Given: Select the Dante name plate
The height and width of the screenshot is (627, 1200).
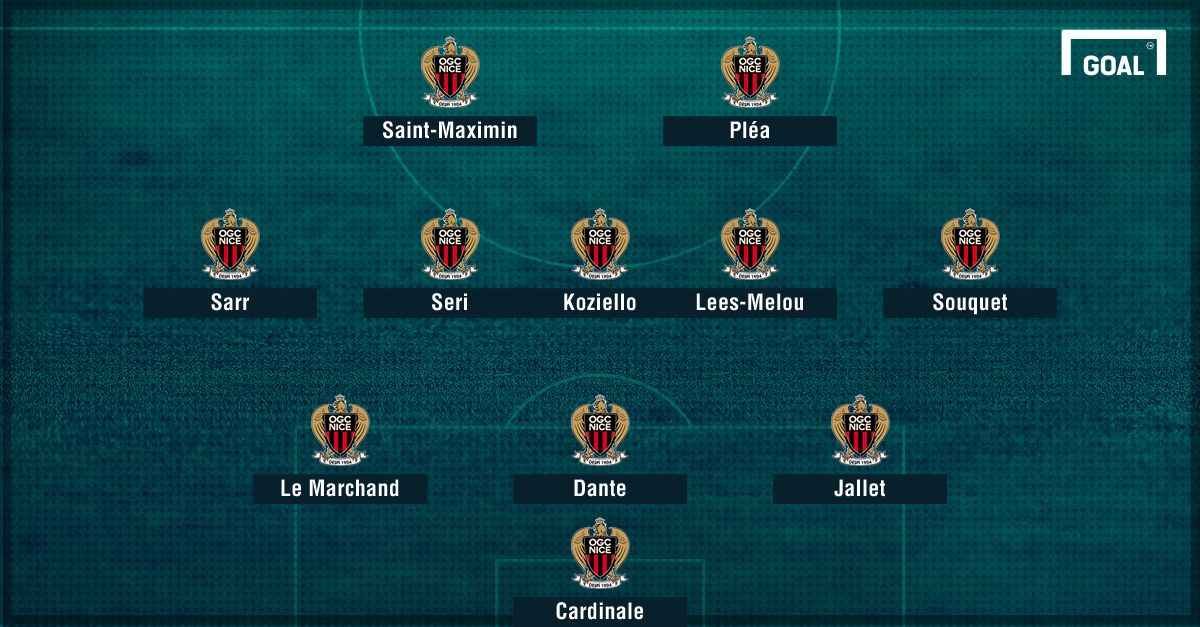Looking at the screenshot, I should click(600, 489).
